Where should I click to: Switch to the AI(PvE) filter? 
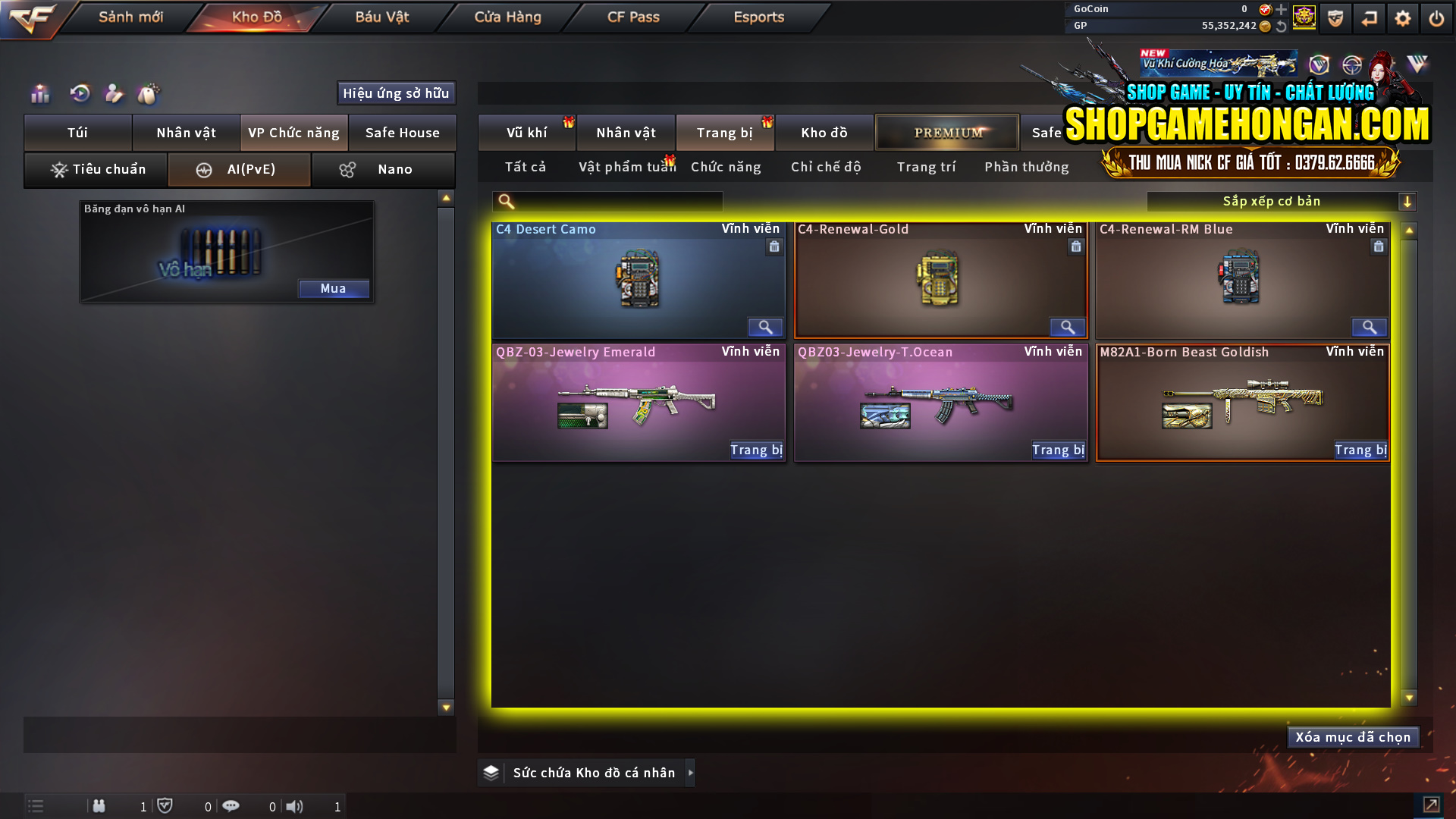(239, 169)
